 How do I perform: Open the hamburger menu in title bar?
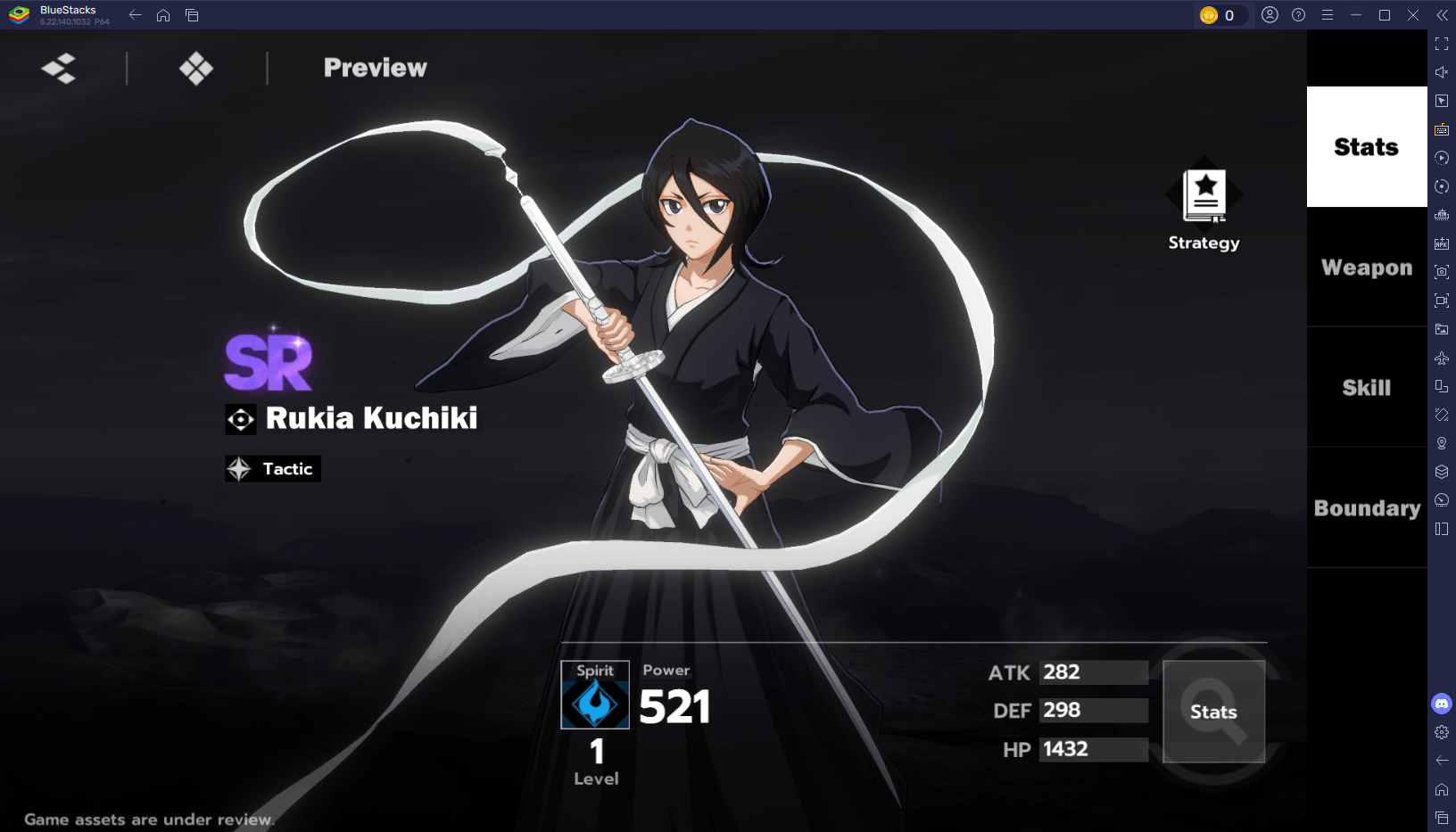1328,14
